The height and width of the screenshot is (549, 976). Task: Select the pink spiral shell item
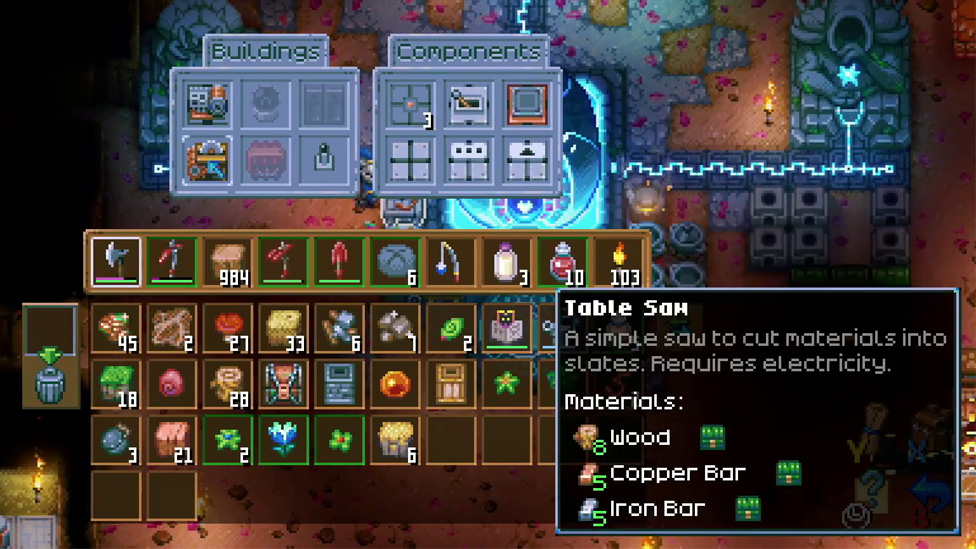click(172, 384)
